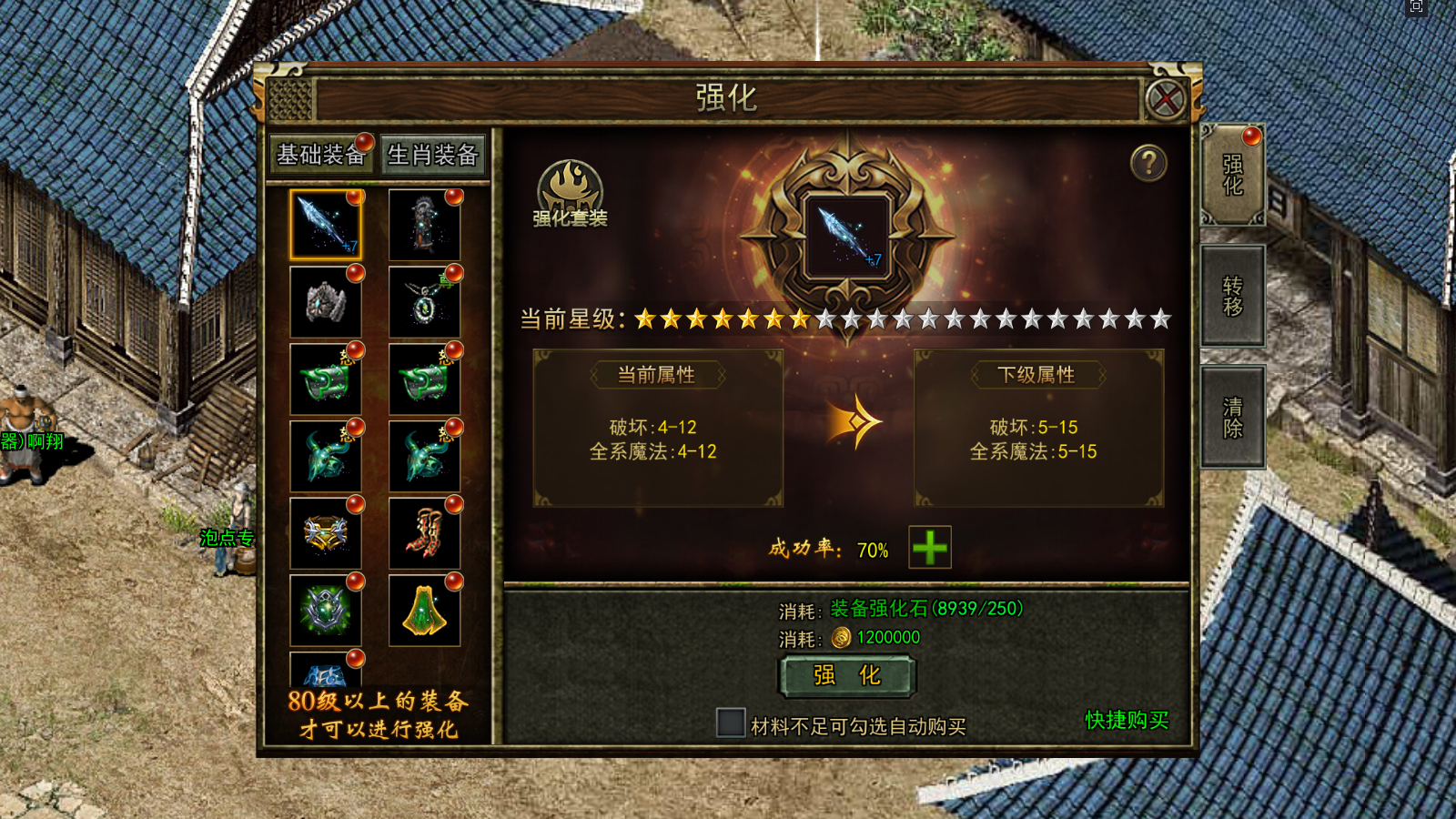Click the green plus to raise success rate
The height and width of the screenshot is (819, 1456).
tap(930, 547)
